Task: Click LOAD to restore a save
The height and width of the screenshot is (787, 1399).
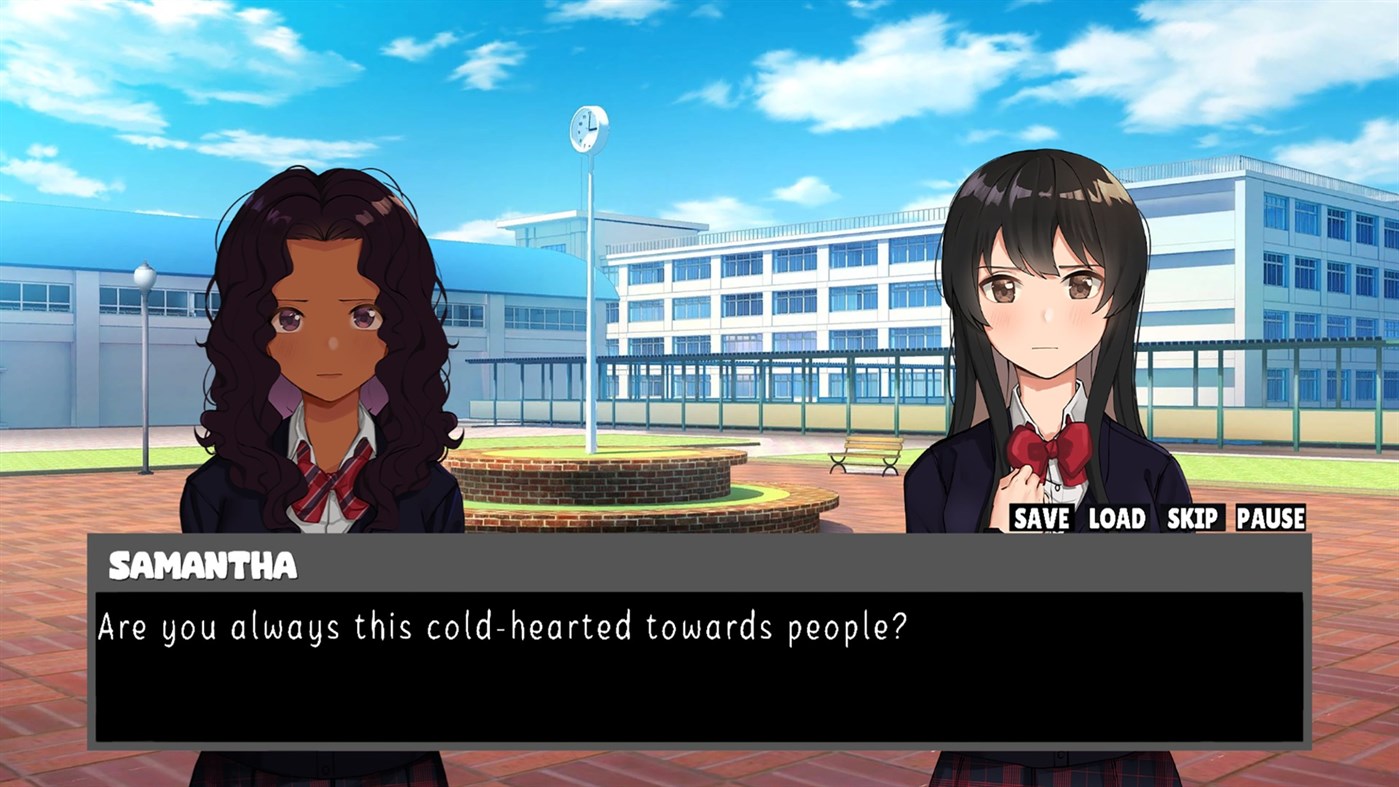Action: coord(1116,519)
